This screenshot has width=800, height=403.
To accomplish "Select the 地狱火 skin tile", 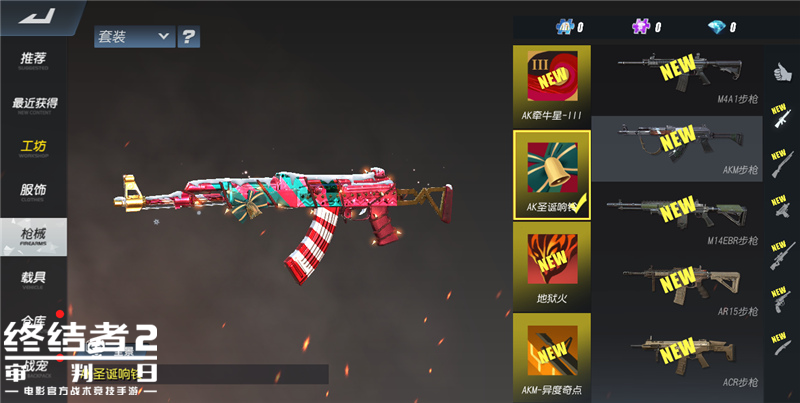I will point(552,264).
